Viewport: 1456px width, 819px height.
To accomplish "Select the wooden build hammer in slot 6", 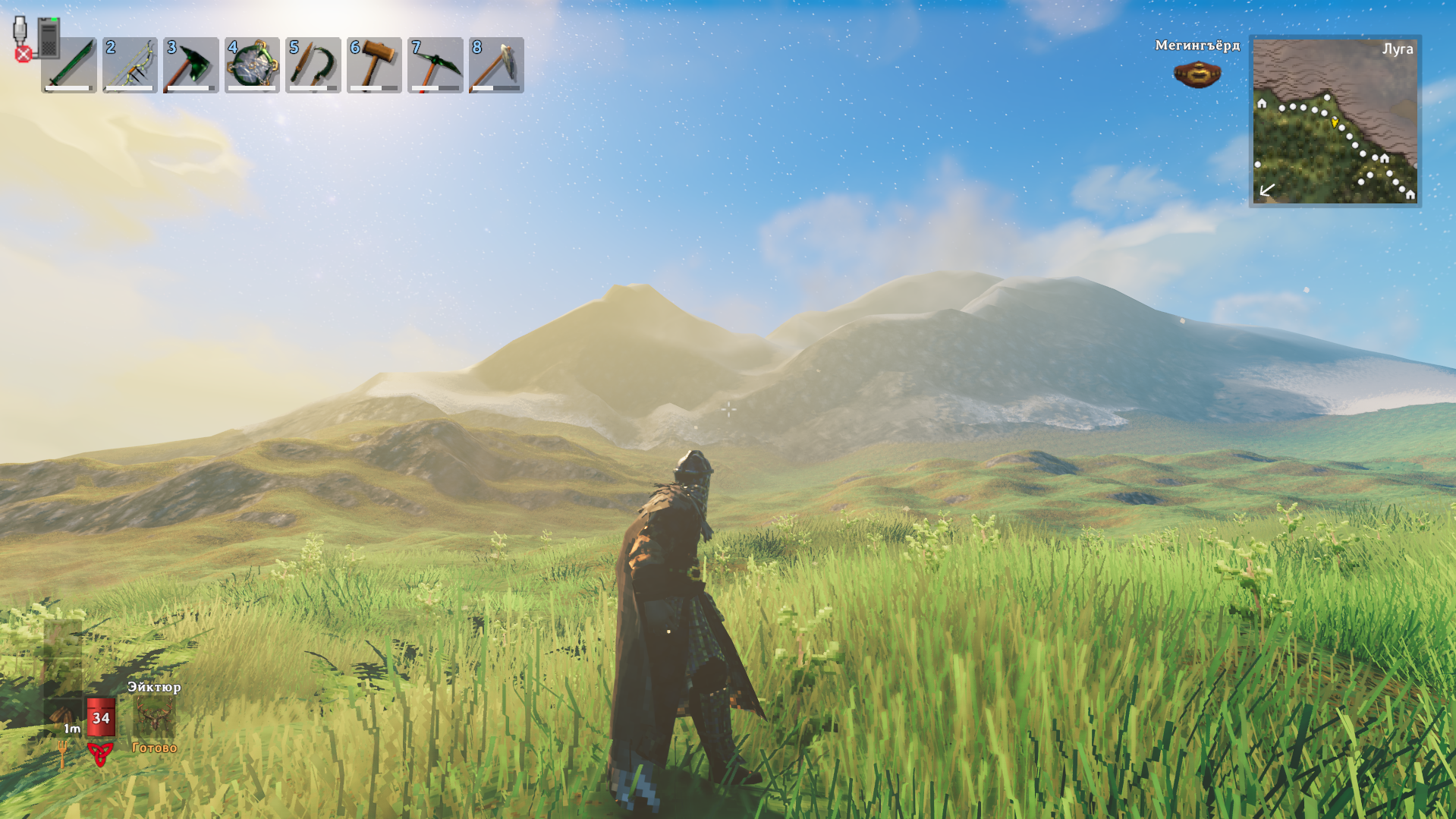I will 374,65.
